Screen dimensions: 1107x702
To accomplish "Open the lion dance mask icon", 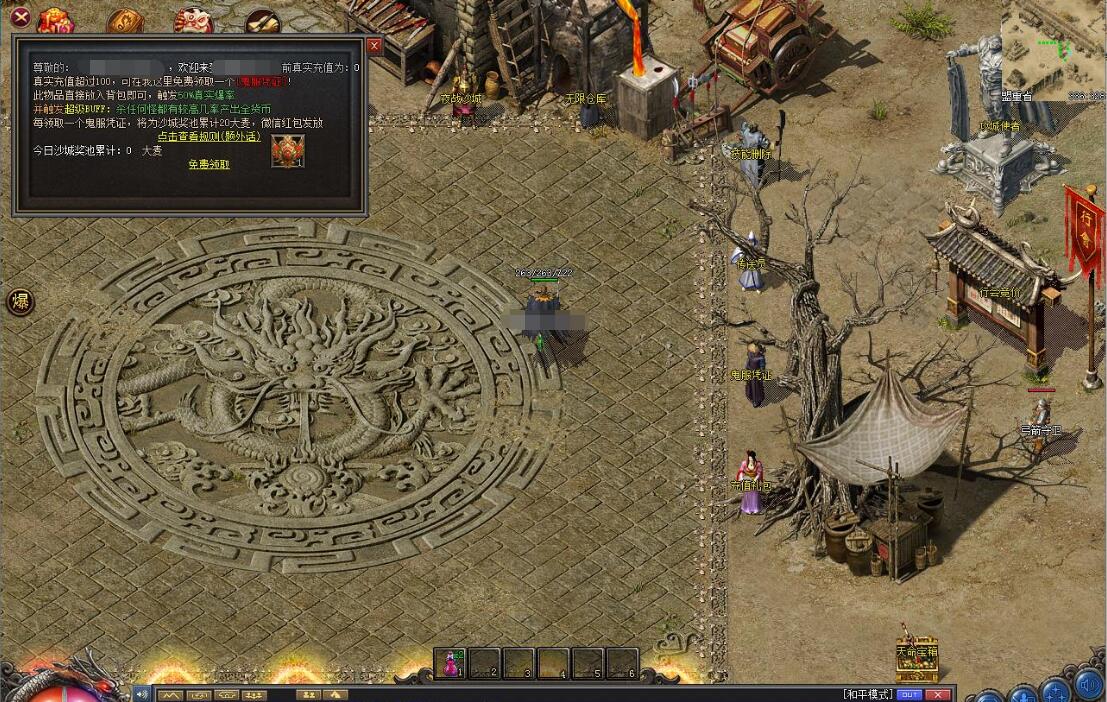I will tap(192, 22).
